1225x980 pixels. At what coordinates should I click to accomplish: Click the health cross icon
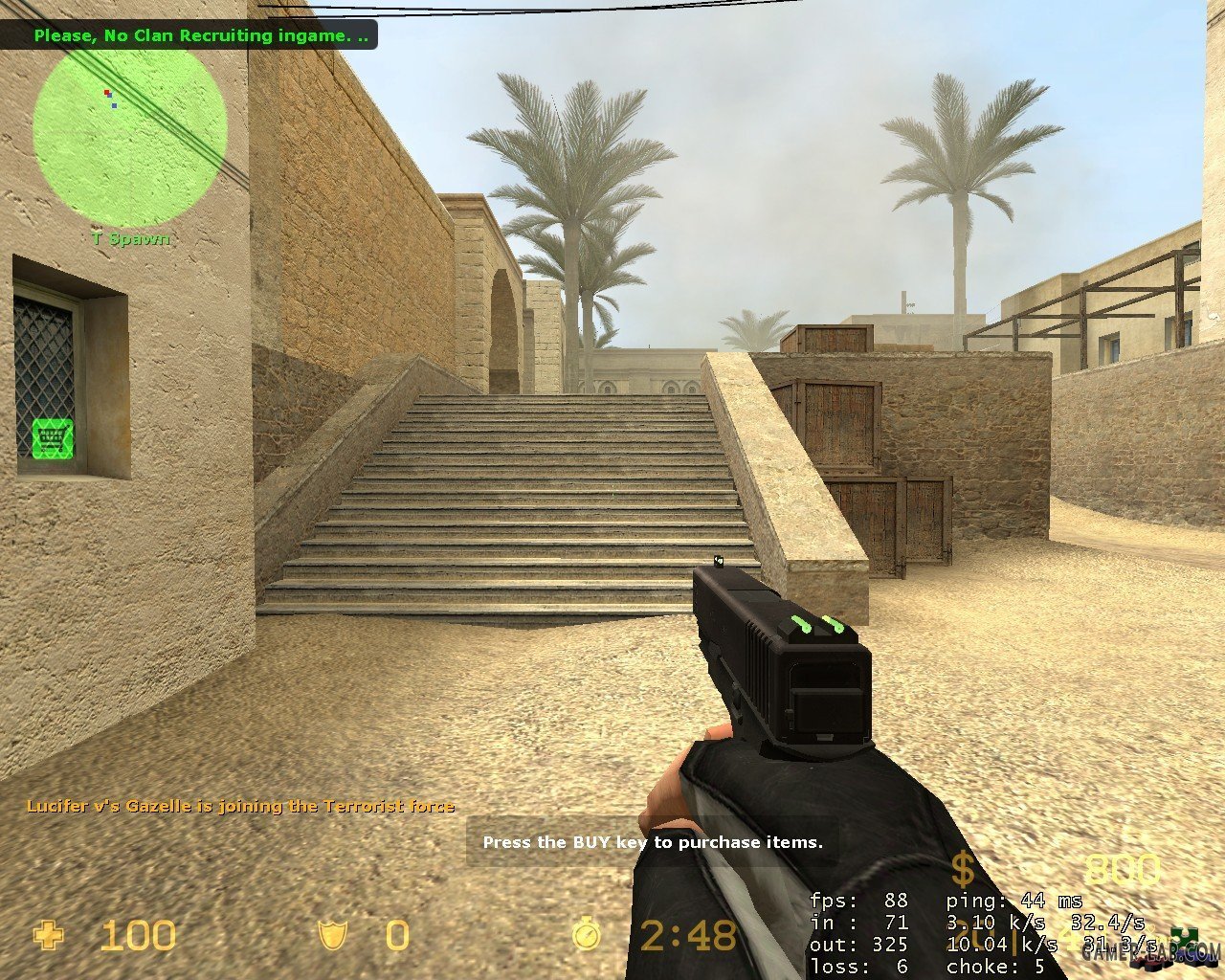[47, 935]
